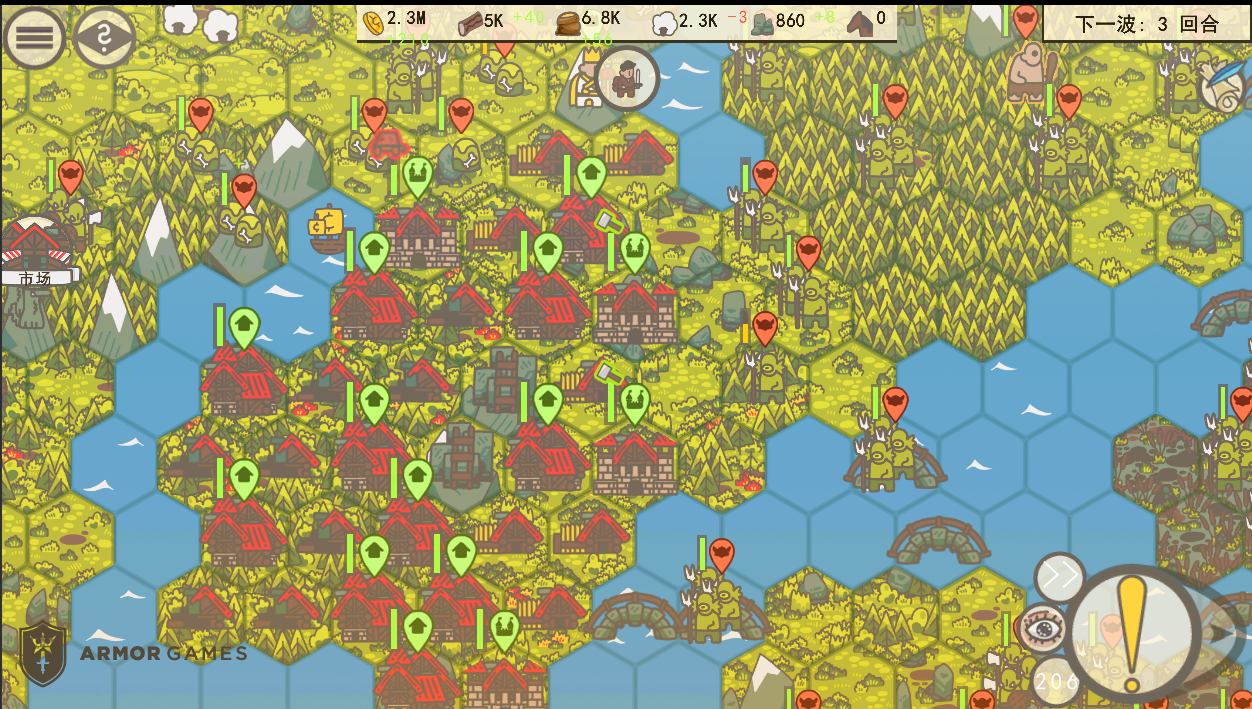Click the round 206 counter button
This screenshot has height=709, width=1252.
click(1054, 682)
